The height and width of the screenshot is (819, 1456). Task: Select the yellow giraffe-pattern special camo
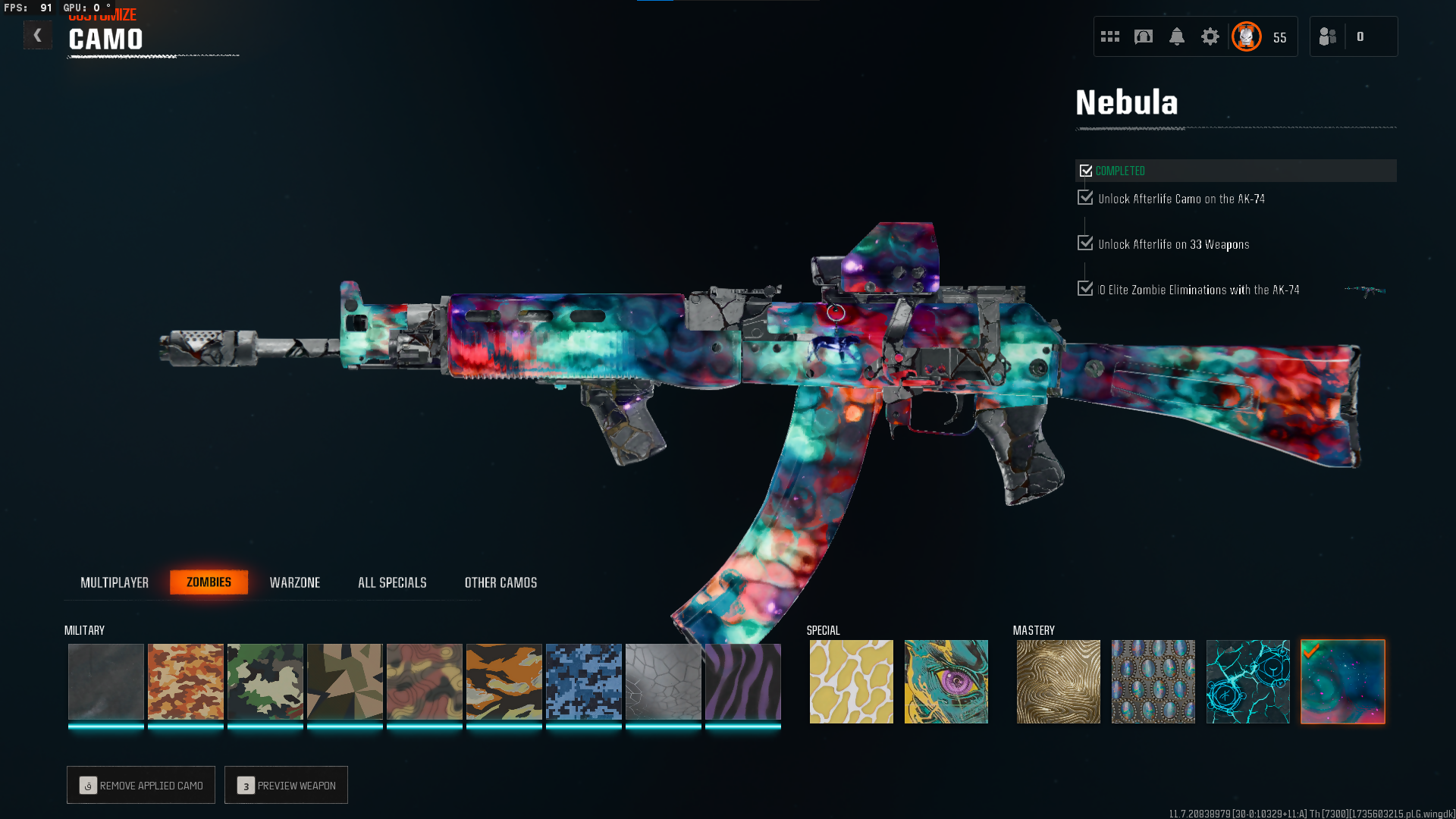(x=852, y=682)
